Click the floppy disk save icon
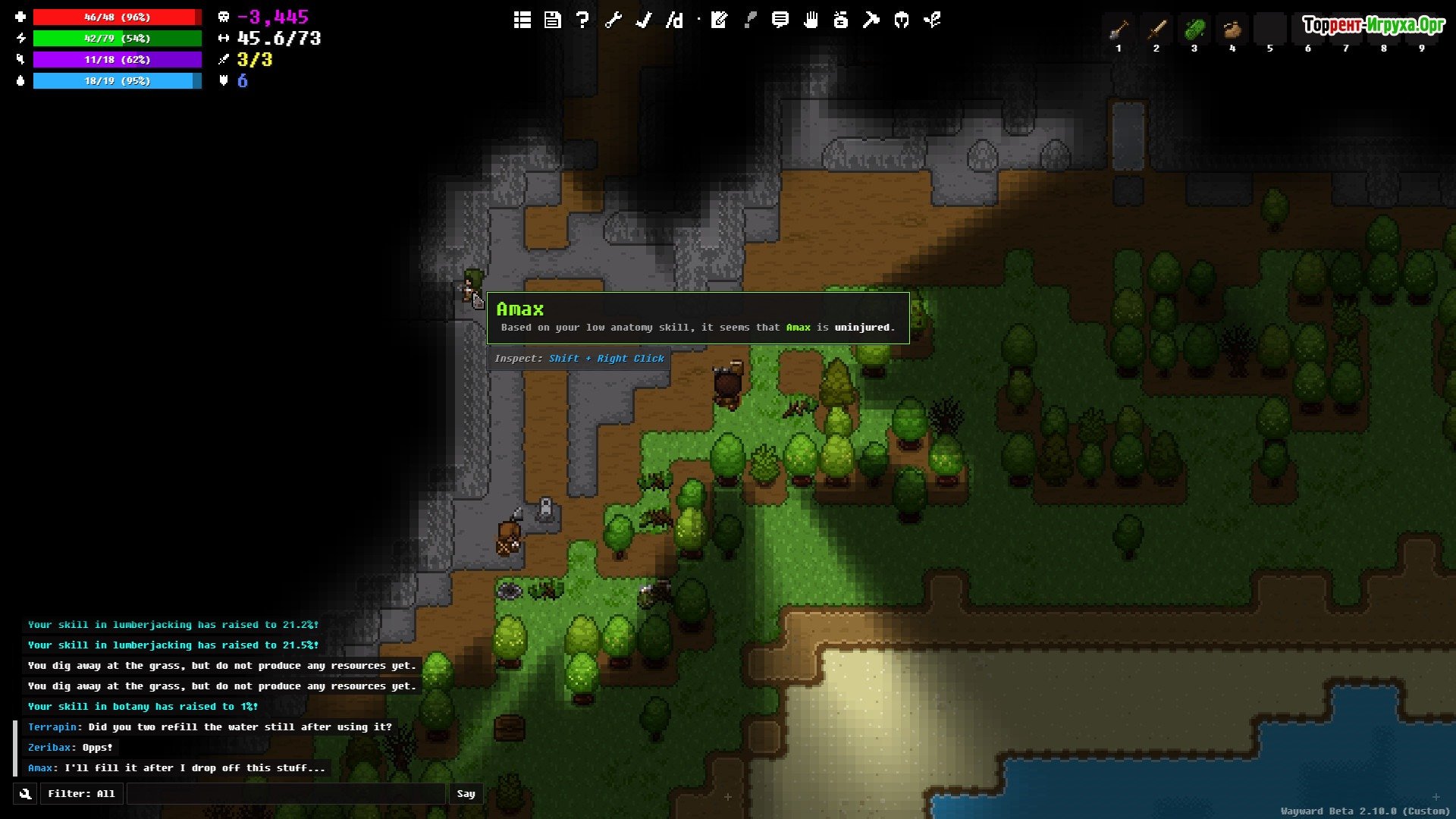 tap(552, 20)
